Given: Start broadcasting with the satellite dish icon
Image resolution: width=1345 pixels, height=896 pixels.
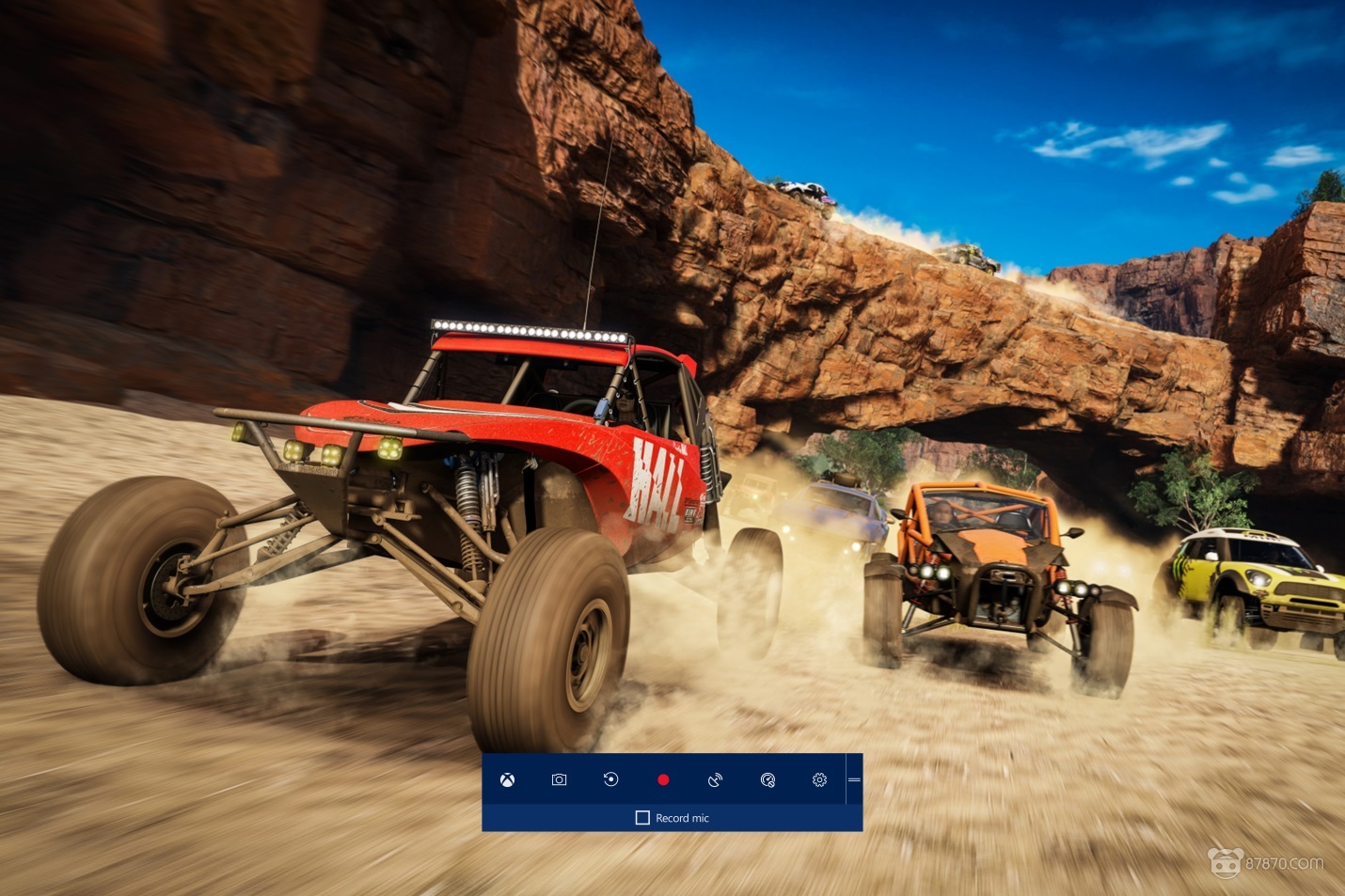Looking at the screenshot, I should coord(715,779).
